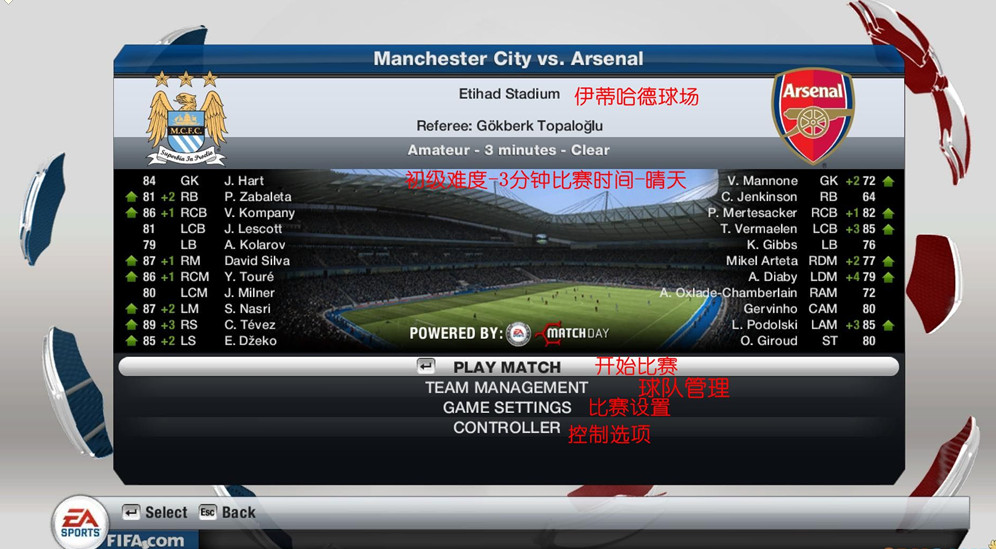Viewport: 996px width, 549px height.
Task: Open the Game Settings option
Action: tap(507, 407)
